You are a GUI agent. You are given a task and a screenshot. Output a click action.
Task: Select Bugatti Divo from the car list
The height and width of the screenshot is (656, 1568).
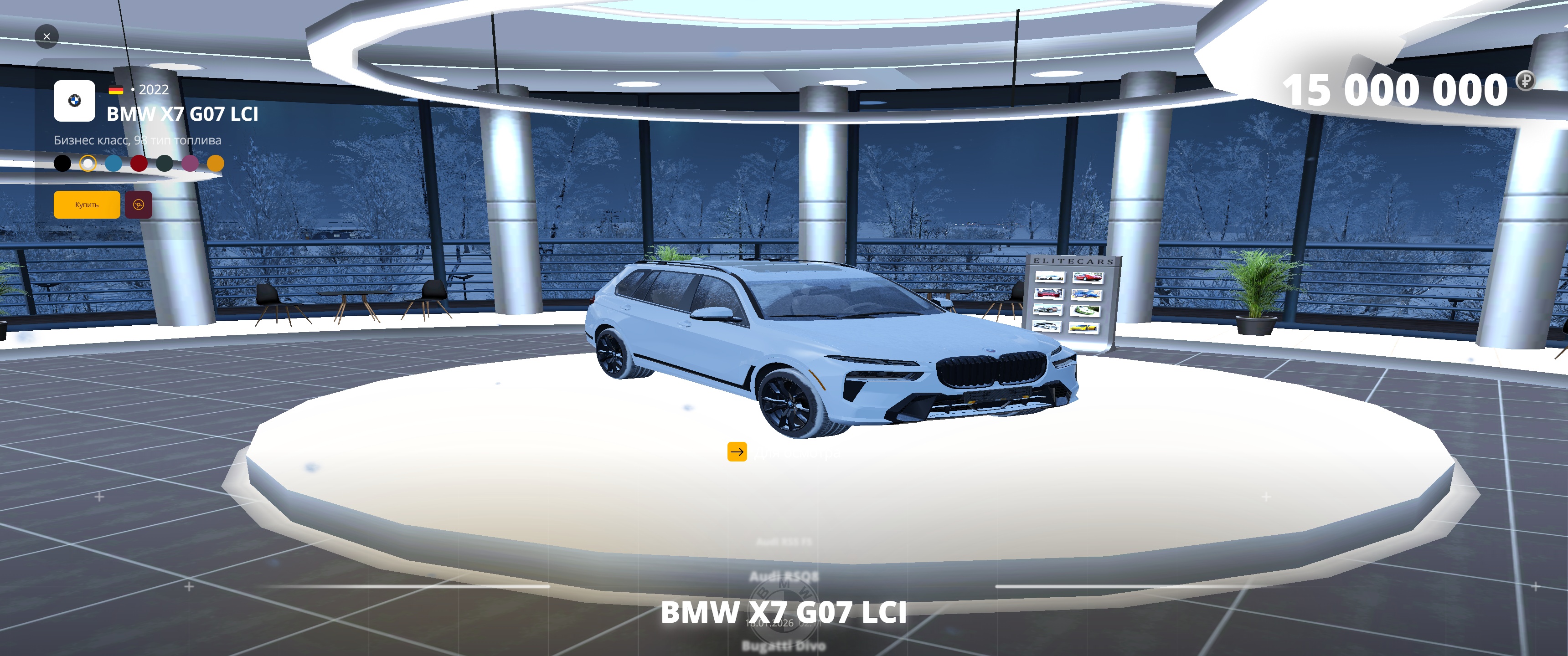(x=784, y=645)
